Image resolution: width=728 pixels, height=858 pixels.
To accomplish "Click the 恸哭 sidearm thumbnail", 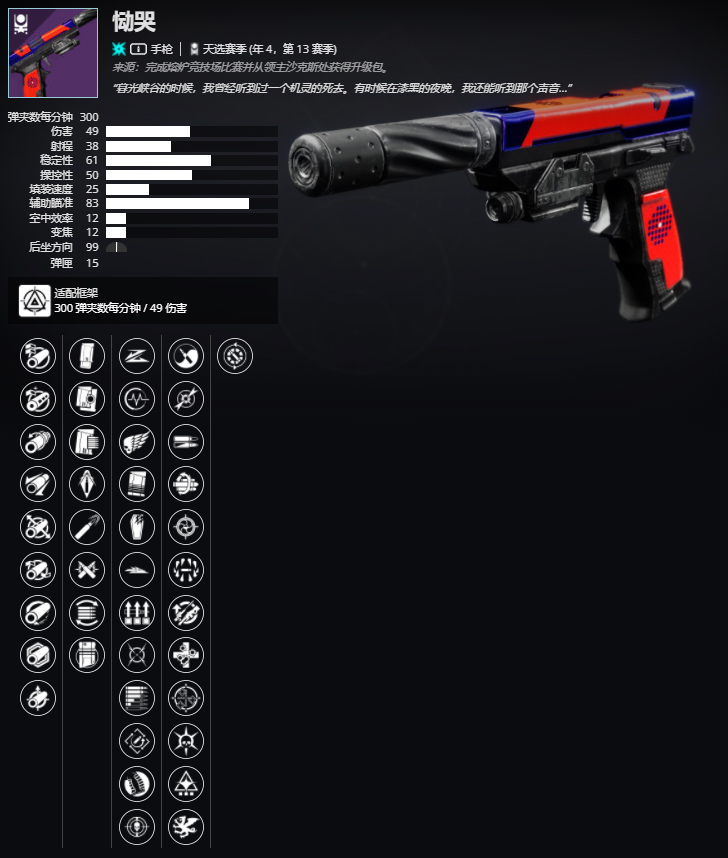I will [53, 53].
